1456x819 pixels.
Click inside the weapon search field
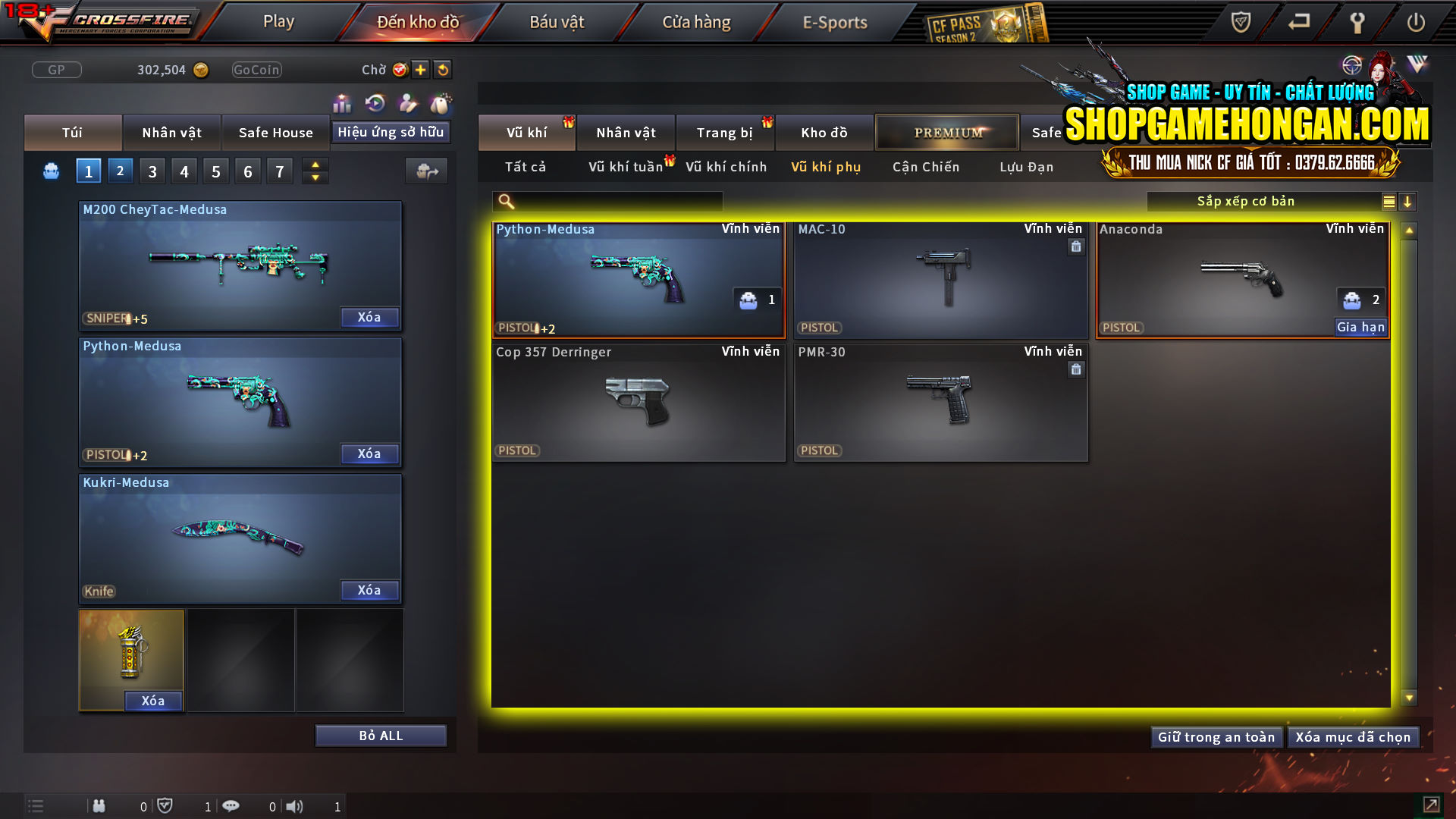[607, 201]
